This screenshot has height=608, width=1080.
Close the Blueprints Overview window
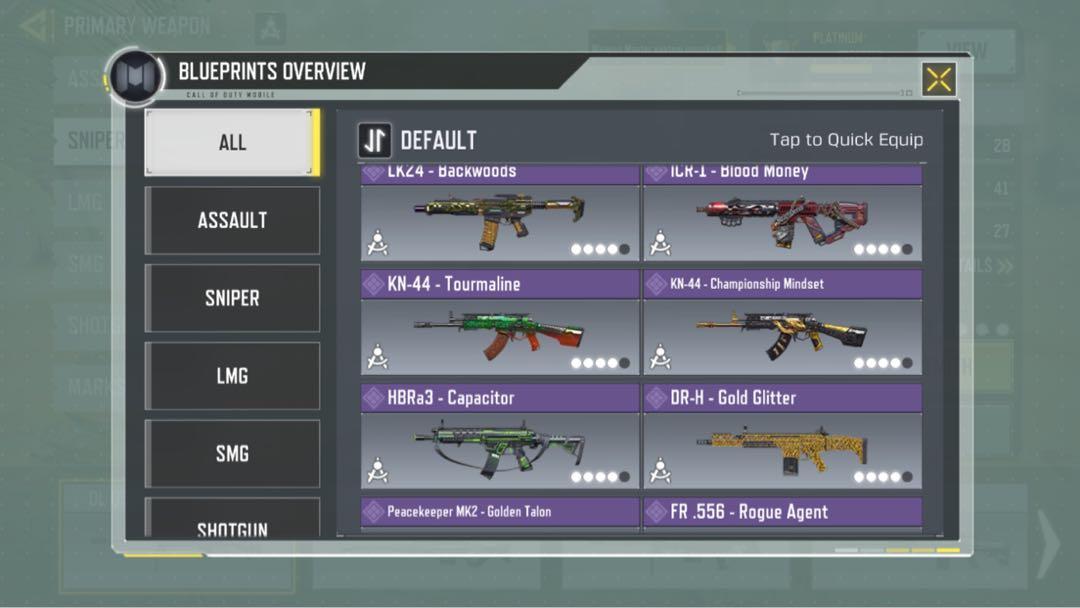tap(938, 80)
